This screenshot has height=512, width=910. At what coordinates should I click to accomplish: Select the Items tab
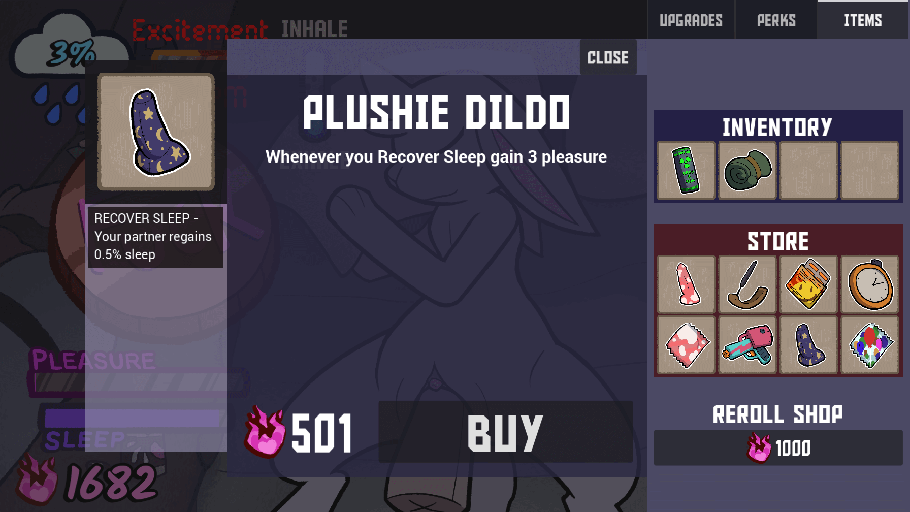pyautogui.click(x=862, y=20)
